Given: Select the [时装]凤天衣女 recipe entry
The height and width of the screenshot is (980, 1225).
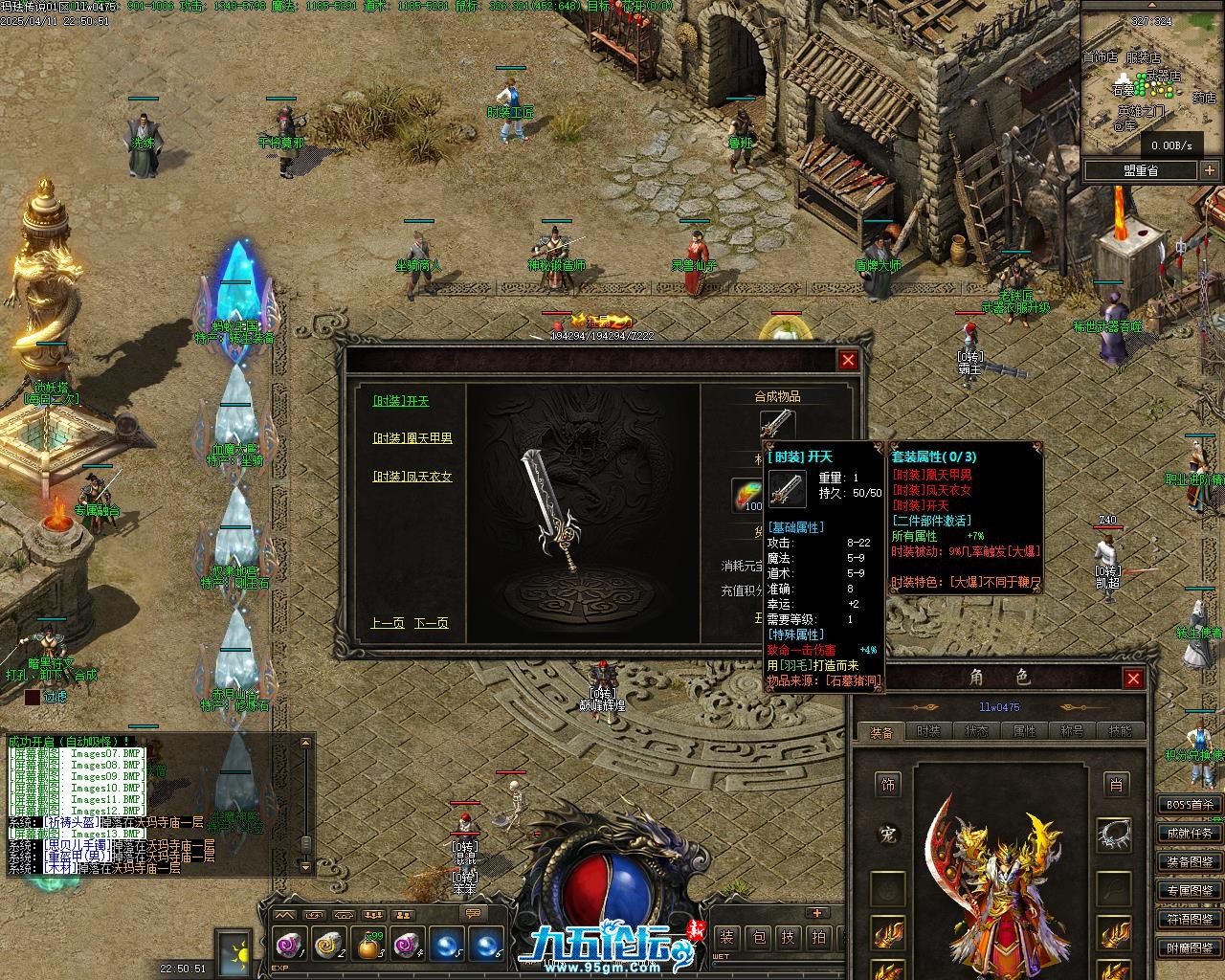Looking at the screenshot, I should (412, 477).
